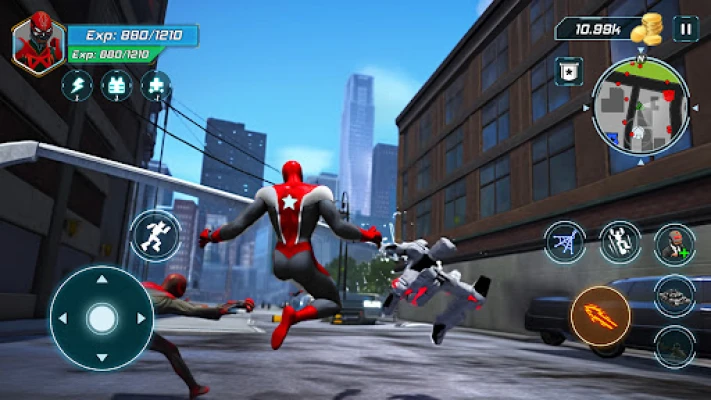Activate the lightning bolt power icon
The height and width of the screenshot is (400, 711).
pyautogui.click(x=76, y=86)
